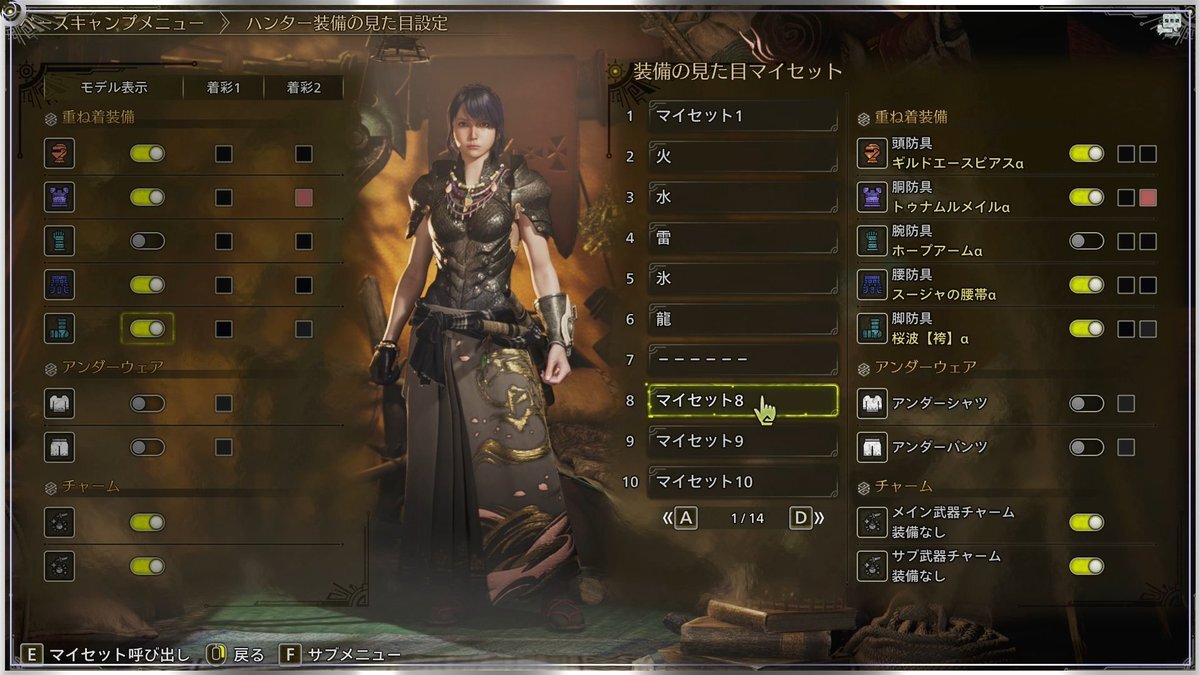Choose the 水 appearance preset

click(x=742, y=197)
